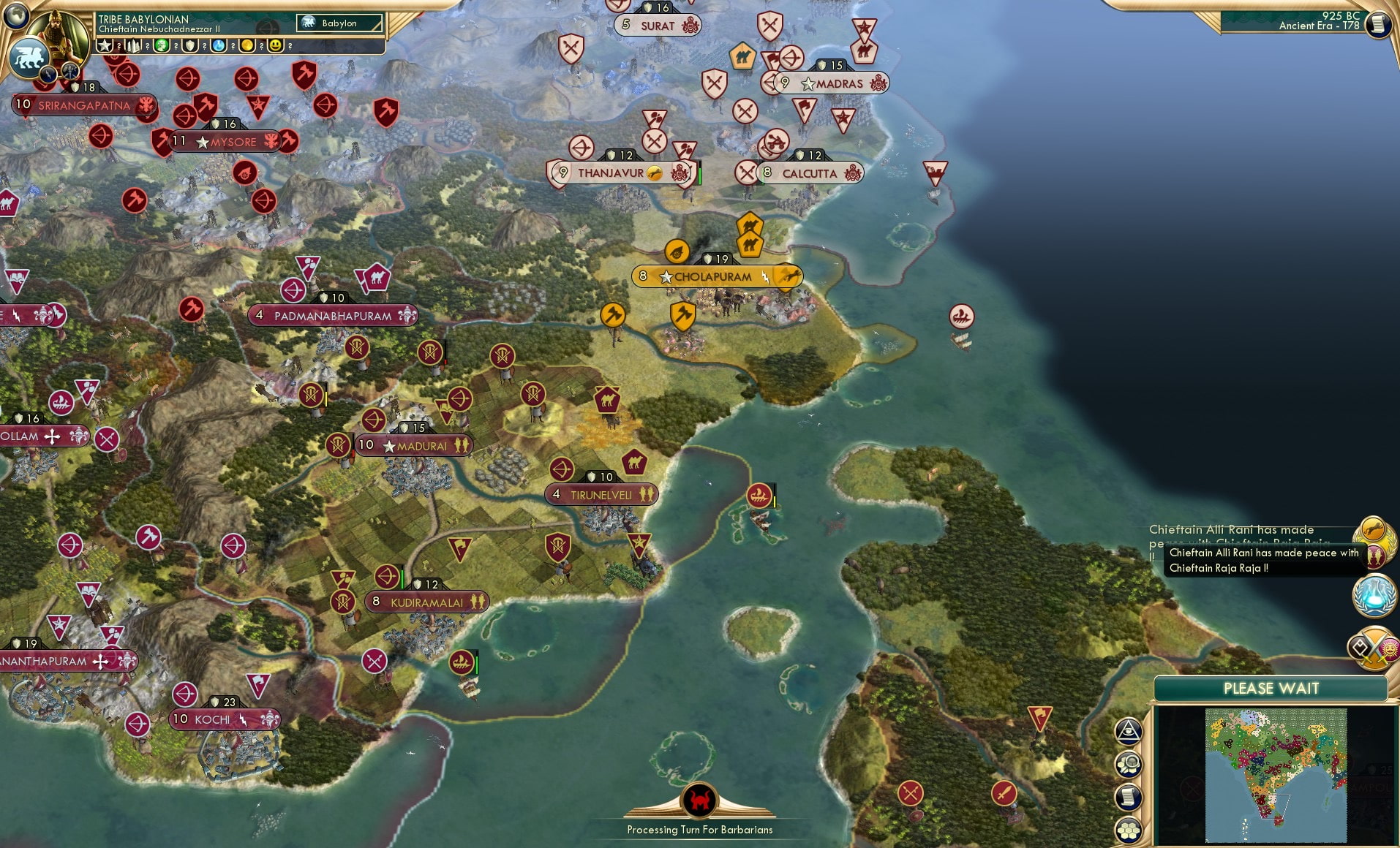Toggle strategic view with the globe button top-left
The height and width of the screenshot is (848, 1400).
click(18, 15)
